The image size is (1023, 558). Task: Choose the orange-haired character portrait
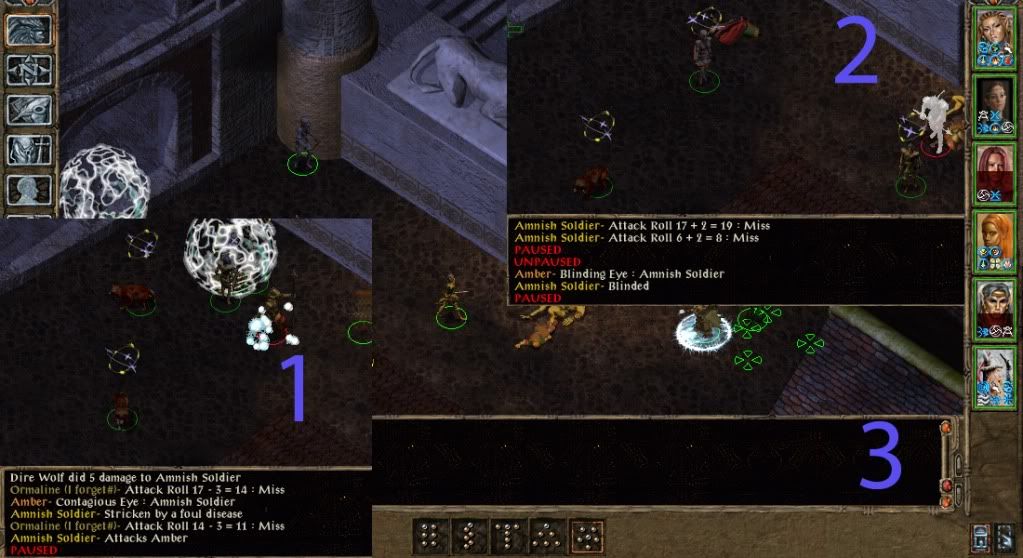[x=995, y=242]
